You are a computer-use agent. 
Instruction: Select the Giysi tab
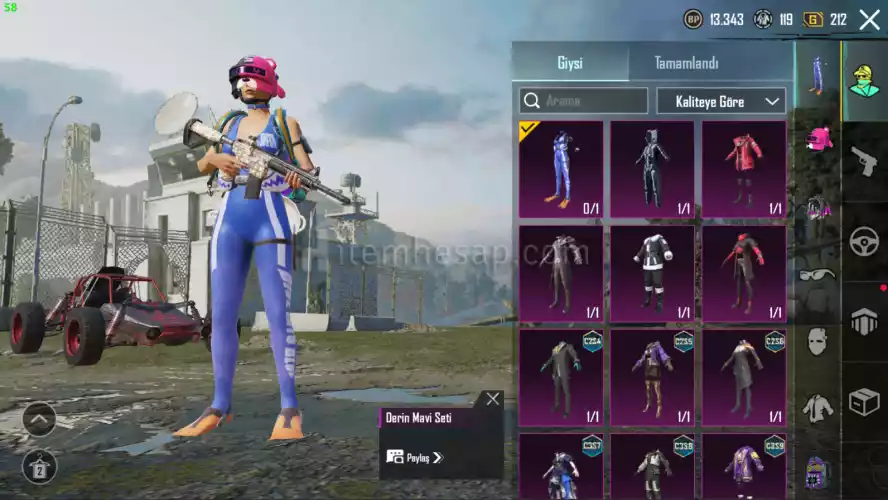(x=570, y=63)
